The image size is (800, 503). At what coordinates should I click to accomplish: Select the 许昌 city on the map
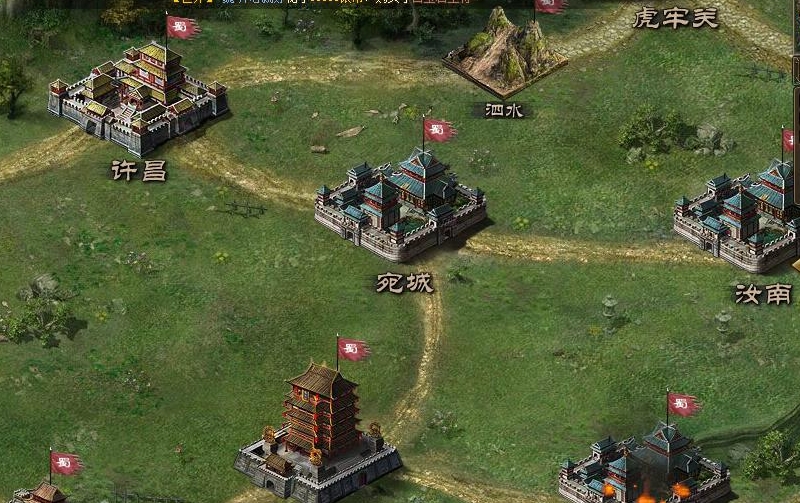click(x=138, y=98)
